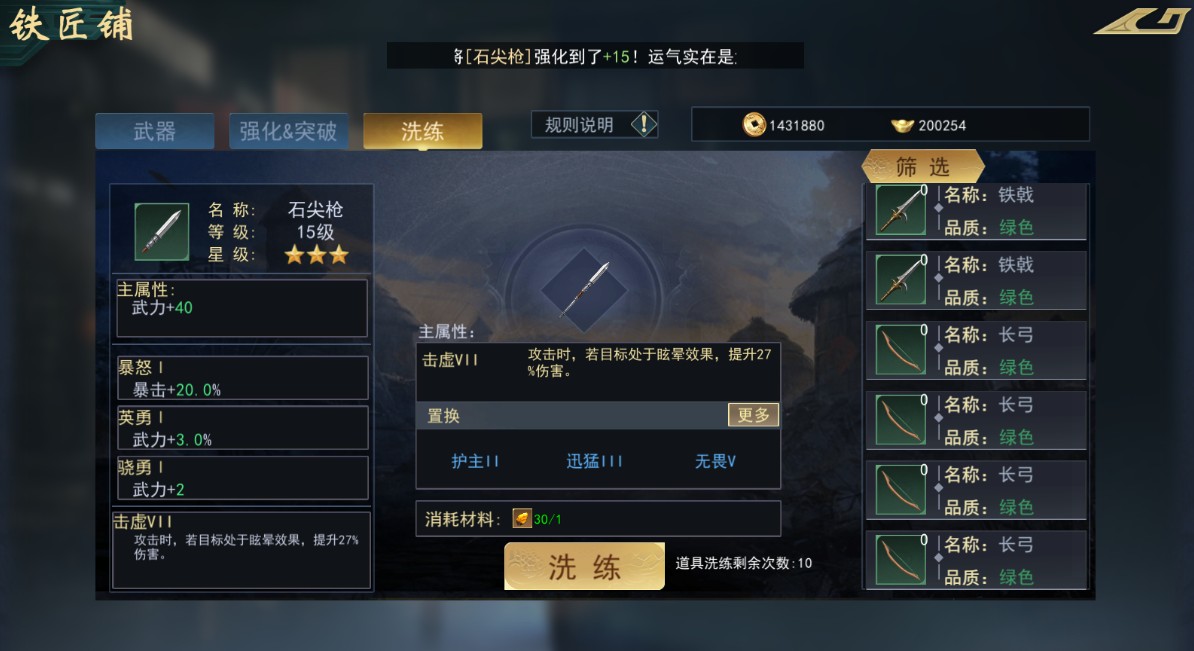The image size is (1194, 651).
Task: Select the 英勇I attribute row
Action: 241,428
